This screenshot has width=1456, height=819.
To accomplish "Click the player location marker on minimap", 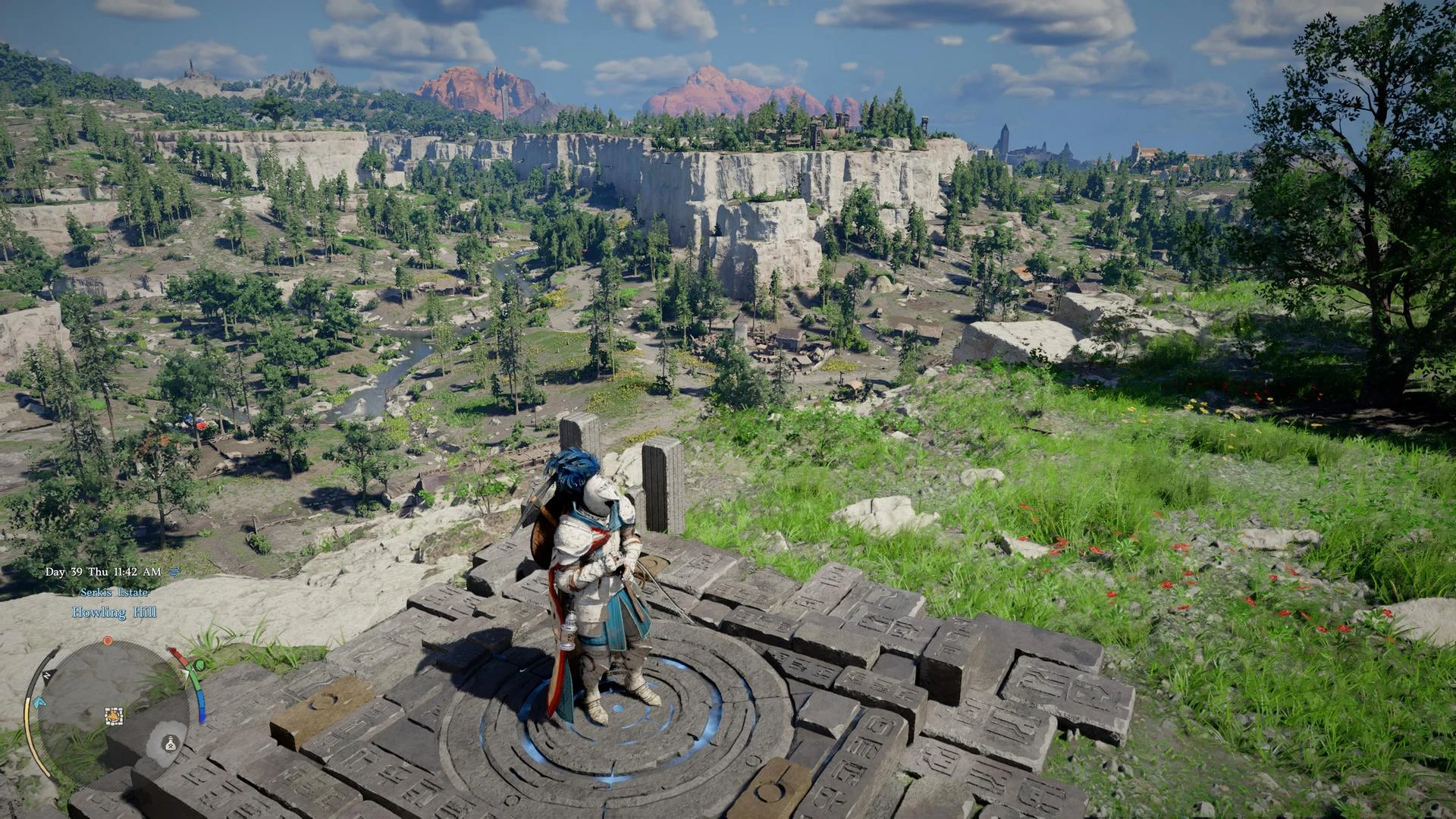I will 114,714.
